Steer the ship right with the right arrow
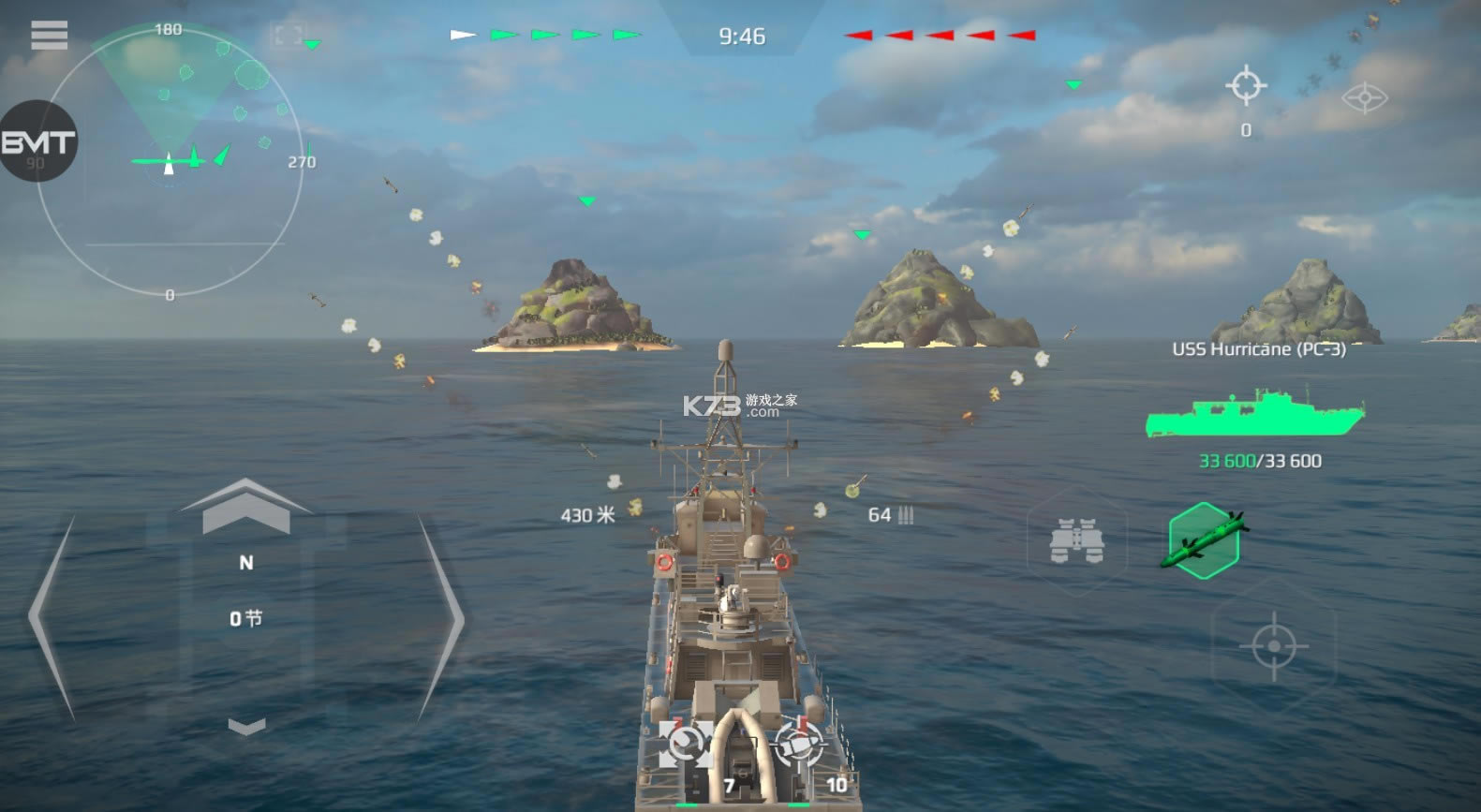 442,618
